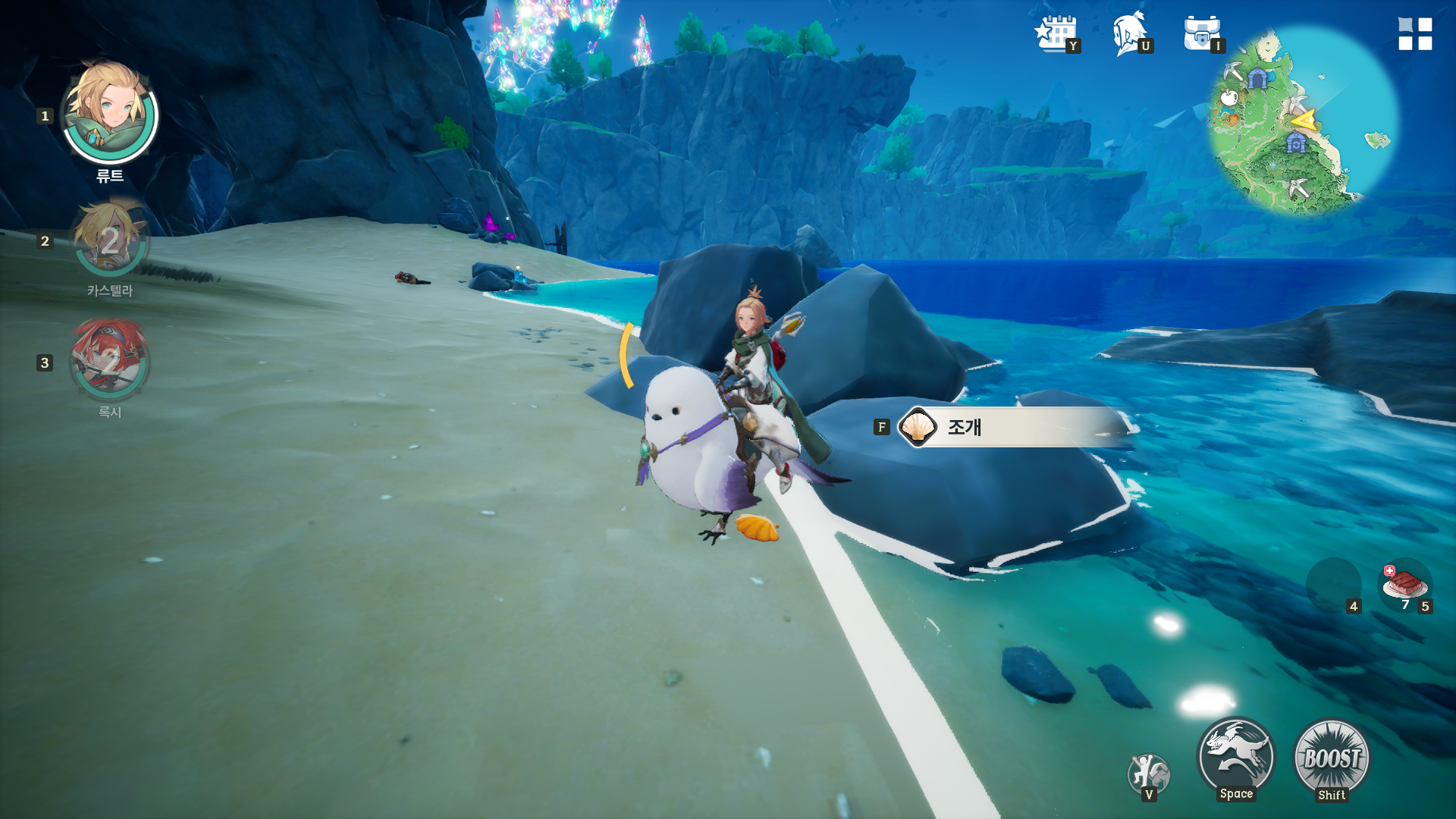Switch to party member 카스텔라
Screen dimensions: 1456x819
(110, 241)
